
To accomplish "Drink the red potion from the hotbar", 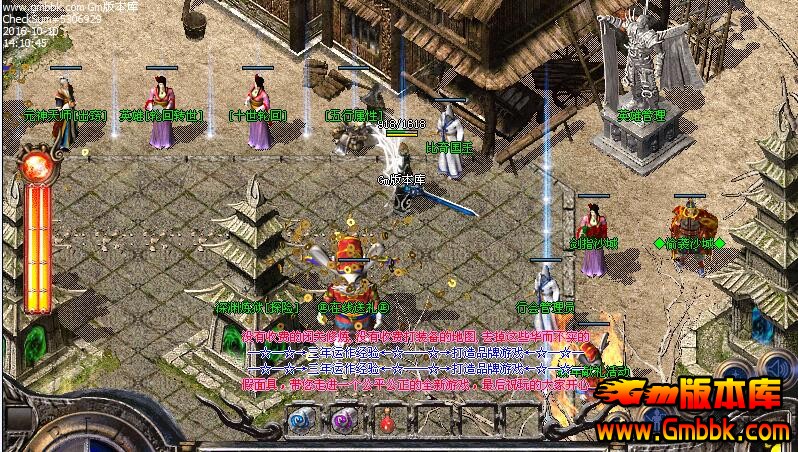I will [x=387, y=422].
